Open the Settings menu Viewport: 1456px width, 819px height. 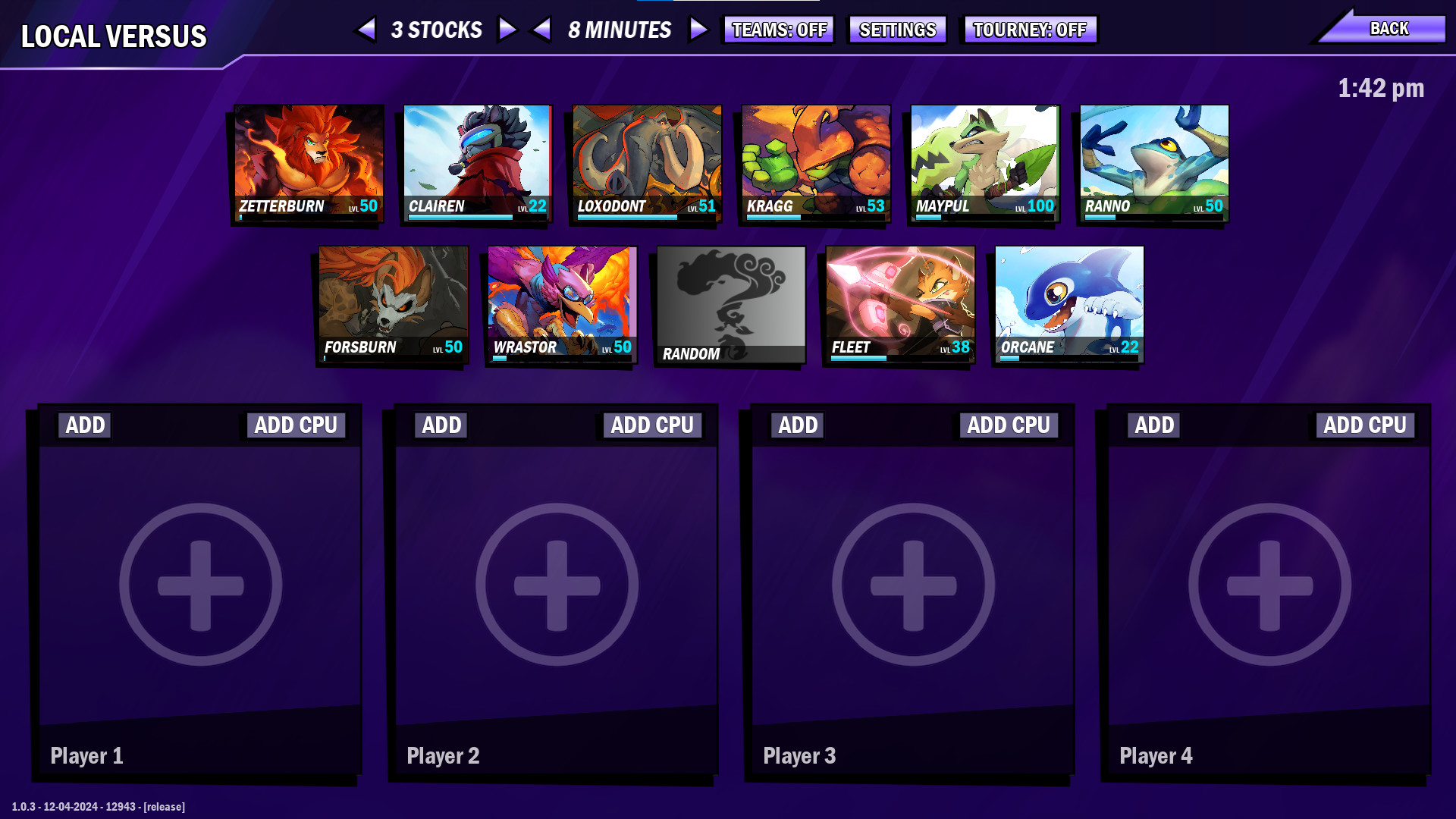[896, 30]
